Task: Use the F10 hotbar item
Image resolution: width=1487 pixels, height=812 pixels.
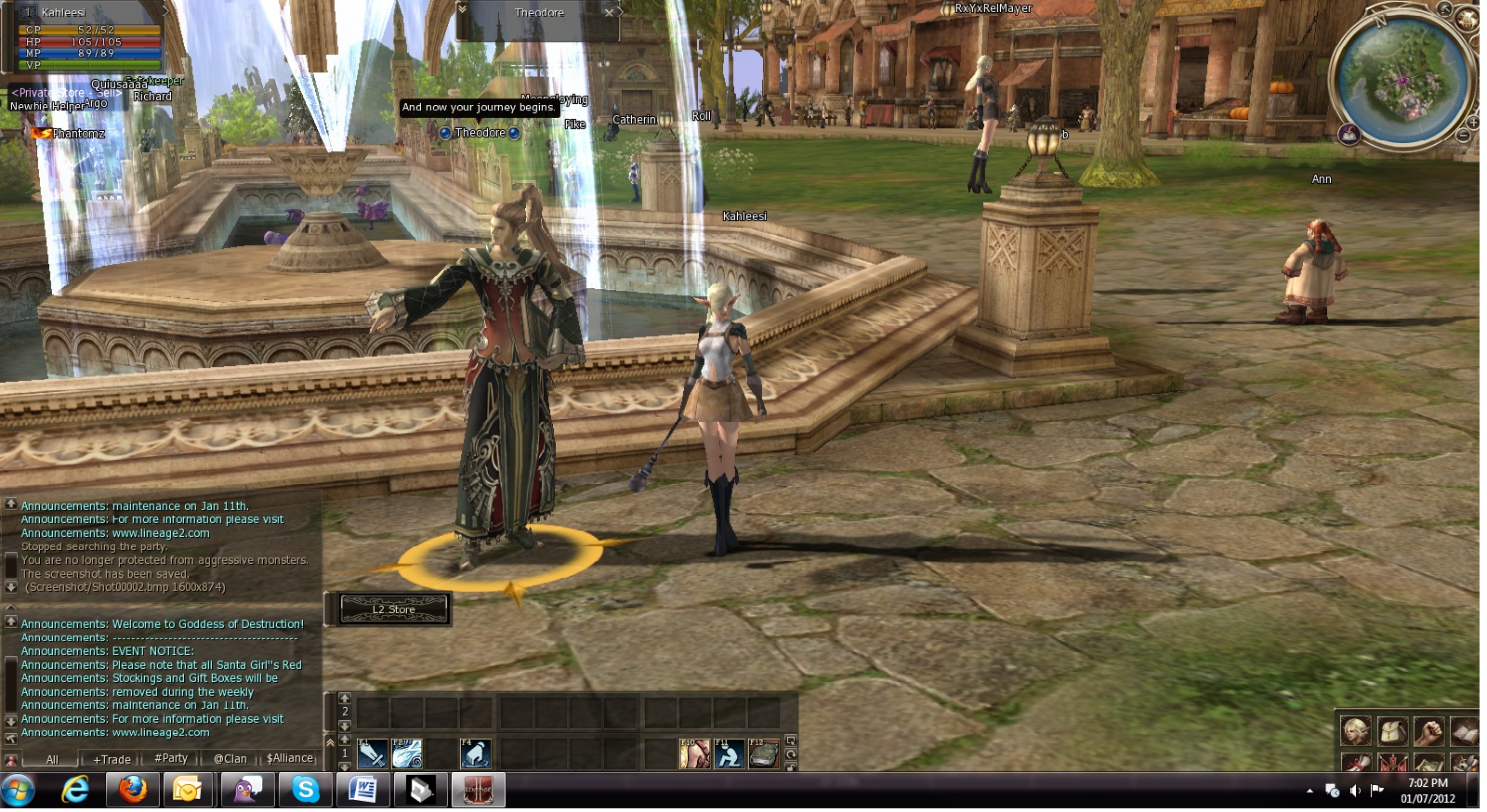Action: tap(694, 753)
